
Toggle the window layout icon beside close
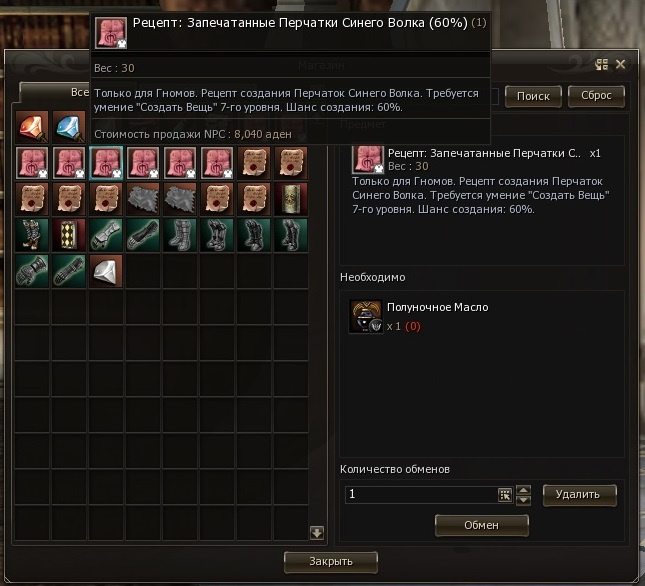click(x=602, y=65)
